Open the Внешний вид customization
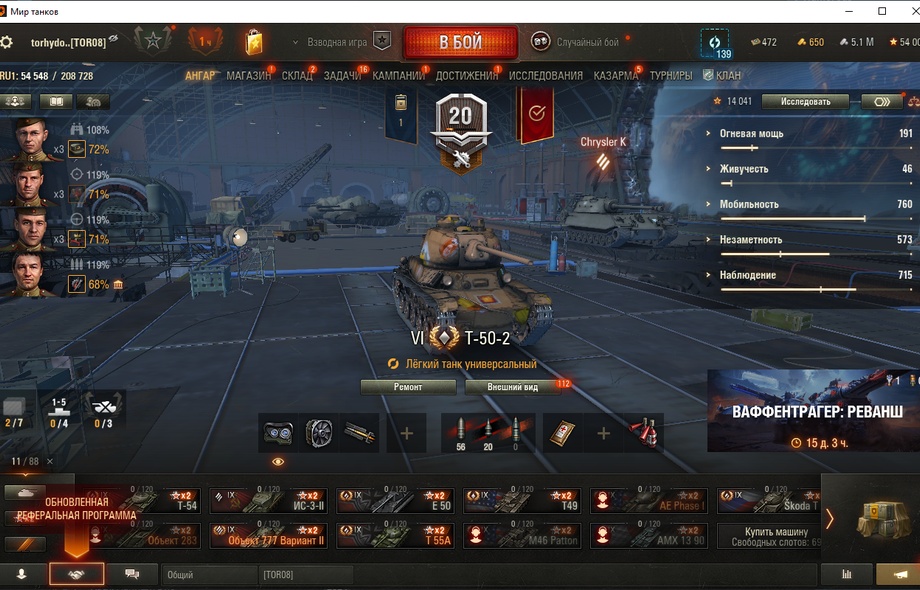The width and height of the screenshot is (920, 590). (513, 387)
